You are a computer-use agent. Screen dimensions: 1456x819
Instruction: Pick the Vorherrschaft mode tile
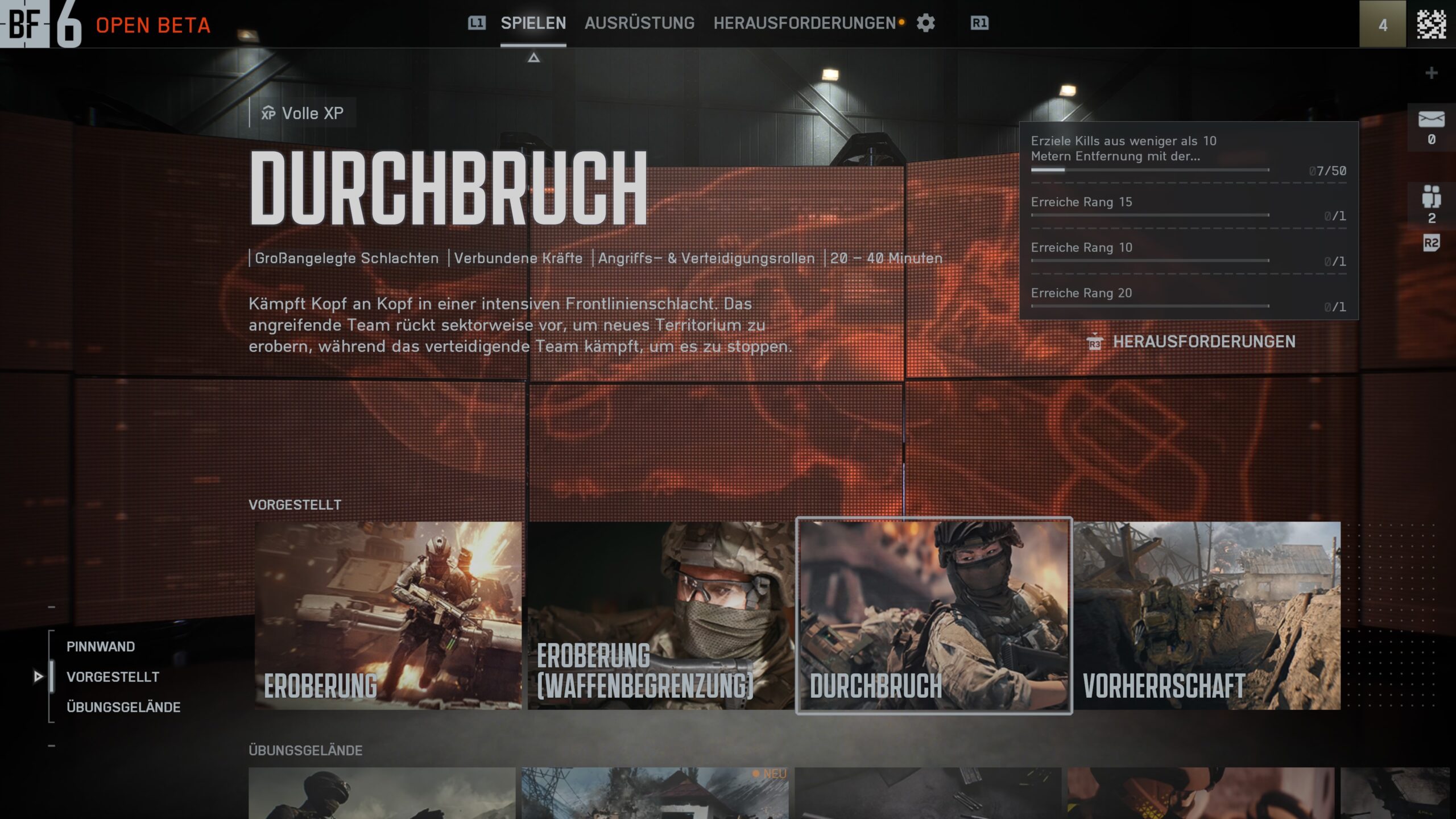click(x=1207, y=615)
